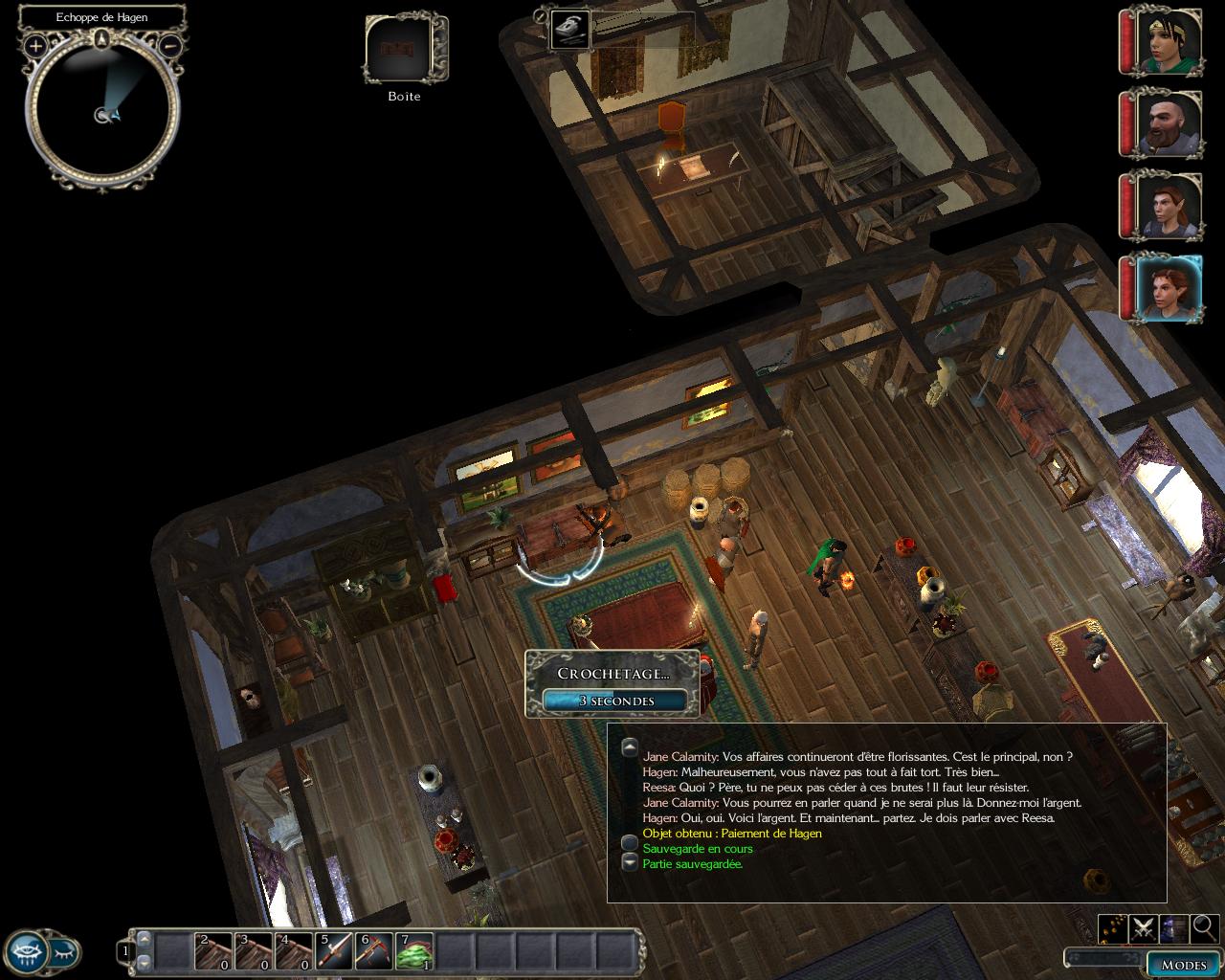Open the Modes menu
The image size is (1225, 980).
pyautogui.click(x=1183, y=964)
